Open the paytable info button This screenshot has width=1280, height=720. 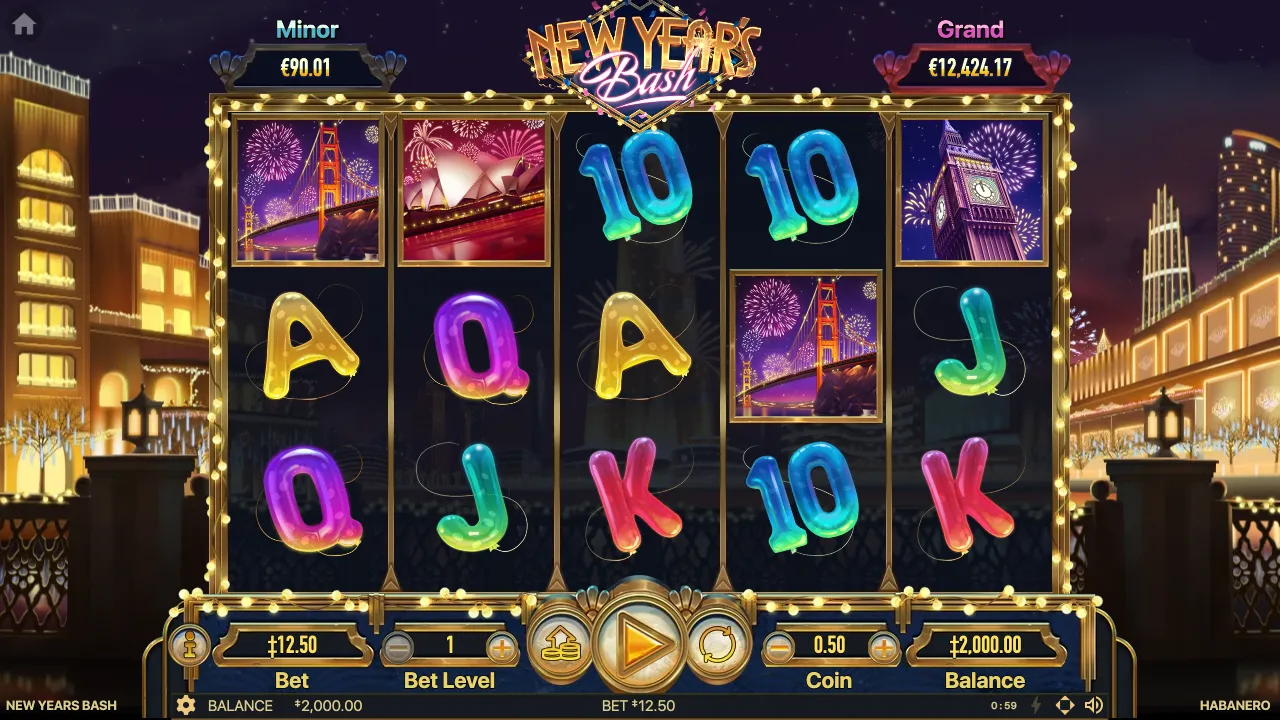(189, 645)
